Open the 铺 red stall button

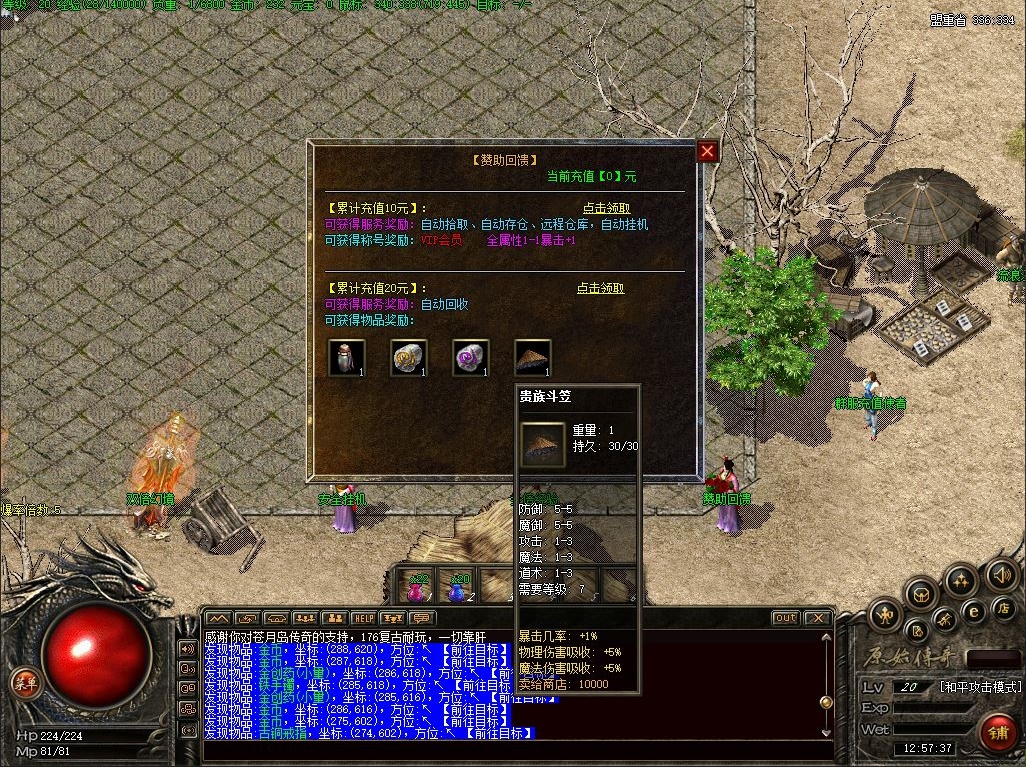click(997, 730)
